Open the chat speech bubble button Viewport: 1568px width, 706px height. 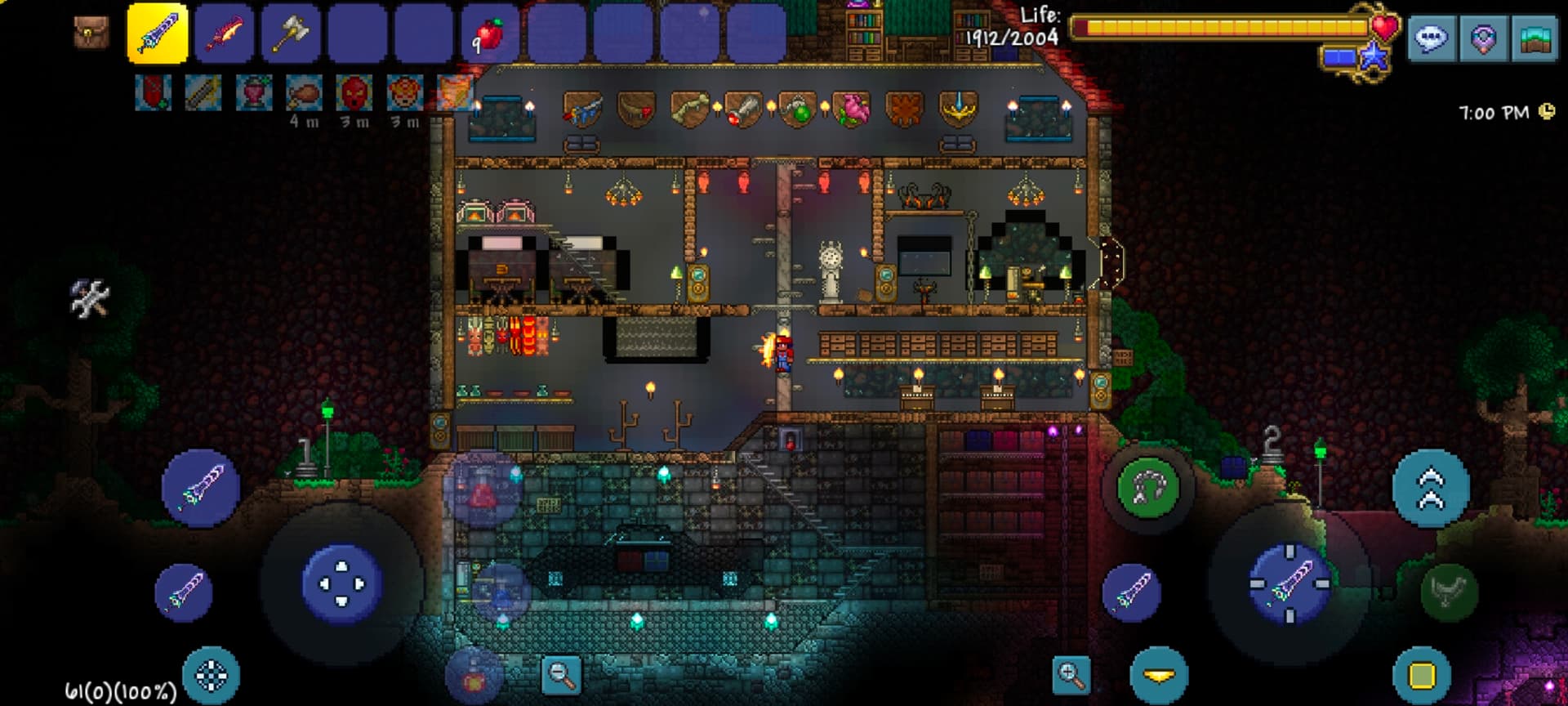[x=1431, y=39]
